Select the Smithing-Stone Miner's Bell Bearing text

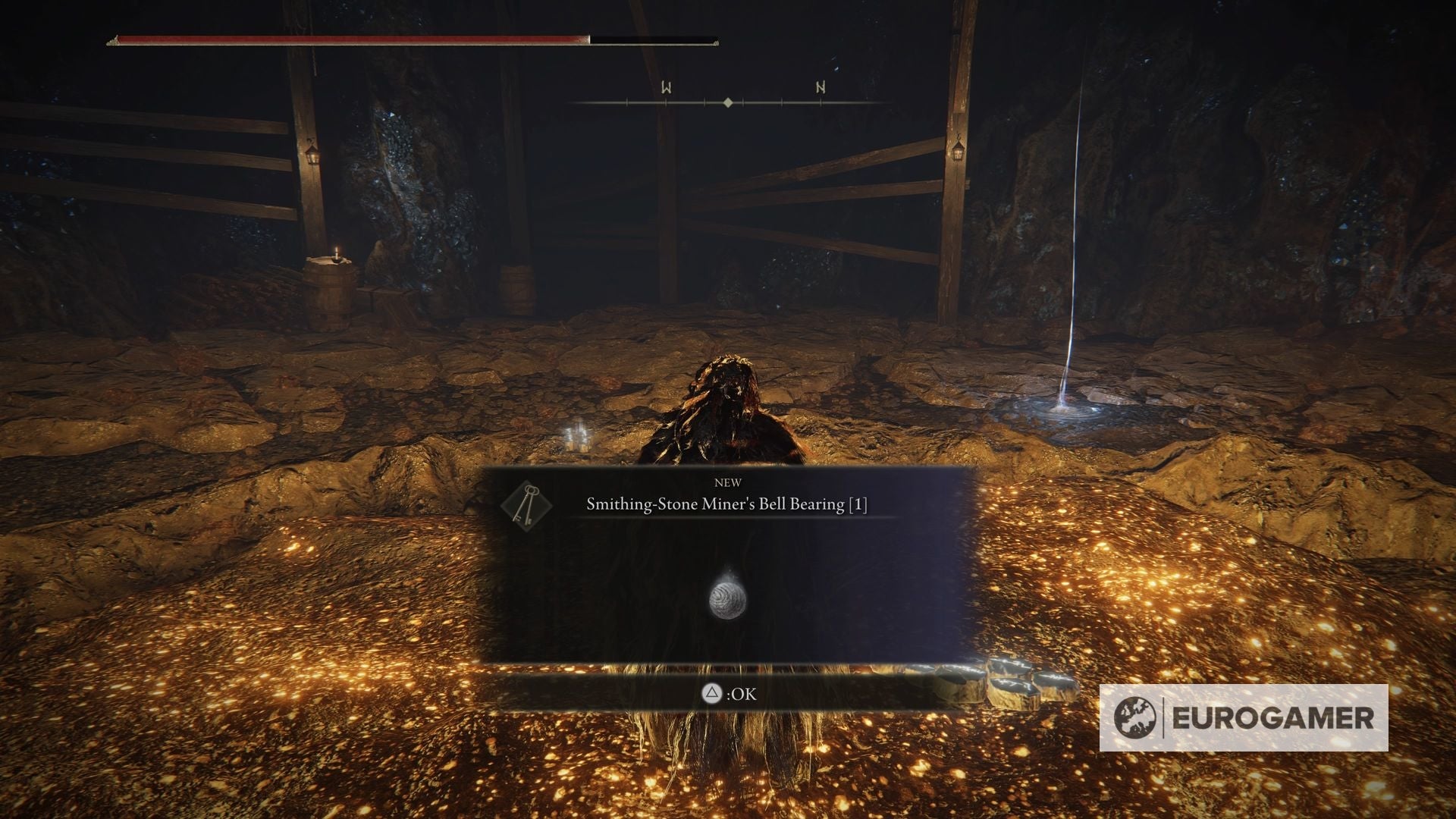729,503
